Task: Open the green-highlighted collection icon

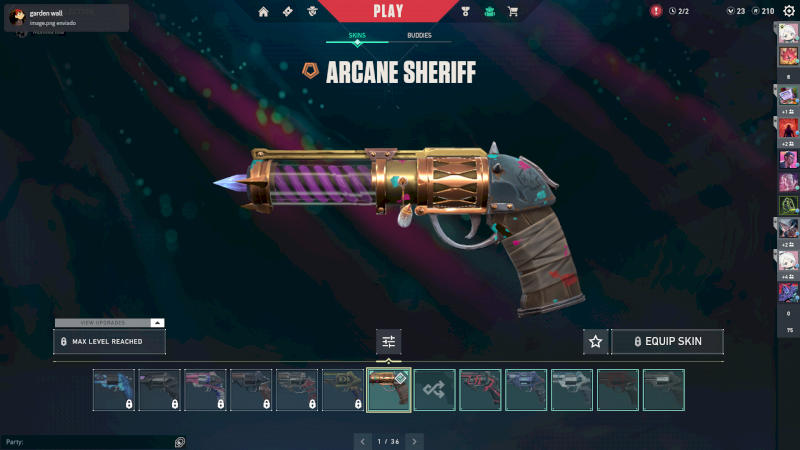Action: tap(489, 11)
